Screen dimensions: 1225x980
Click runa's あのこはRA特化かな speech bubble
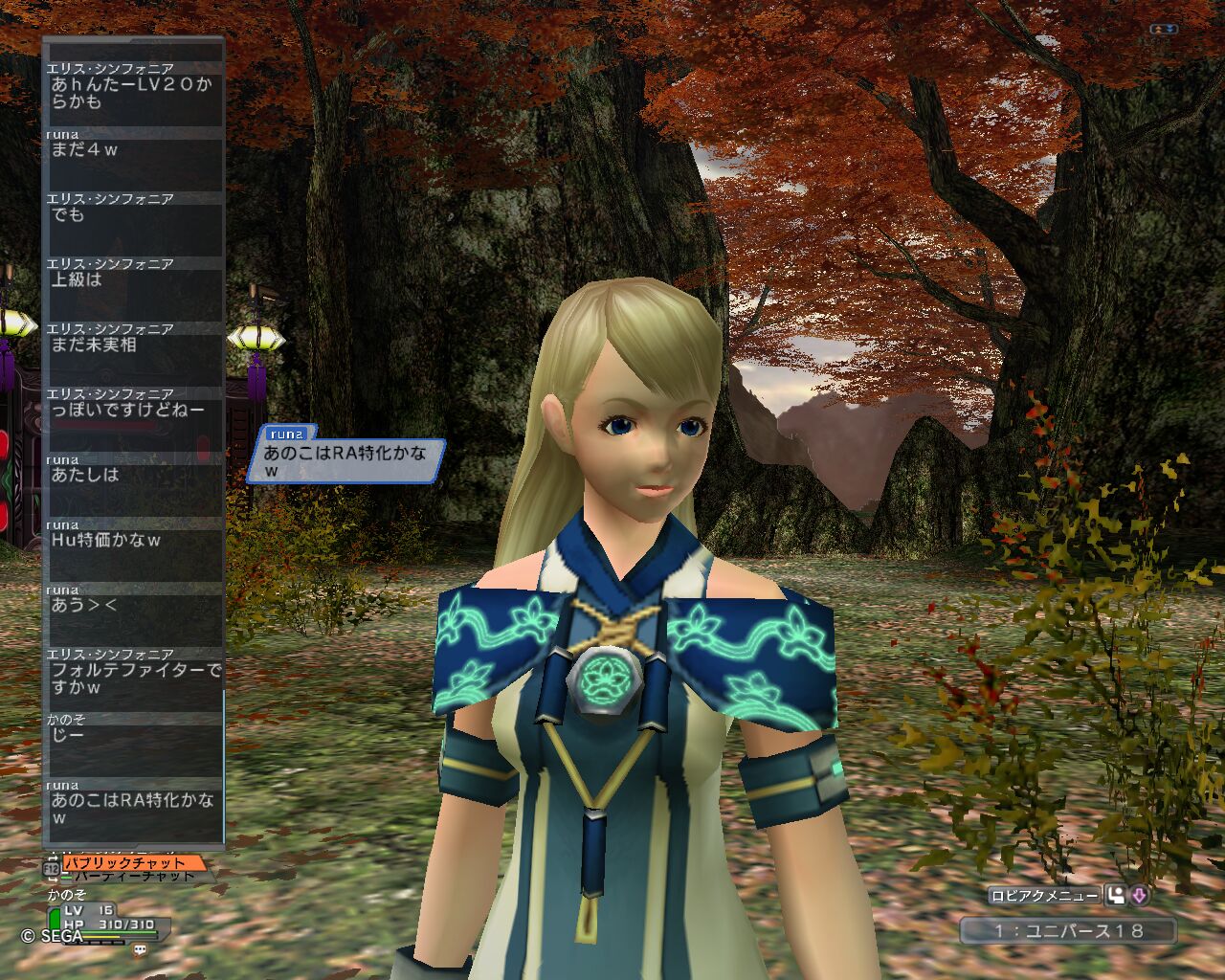(345, 460)
